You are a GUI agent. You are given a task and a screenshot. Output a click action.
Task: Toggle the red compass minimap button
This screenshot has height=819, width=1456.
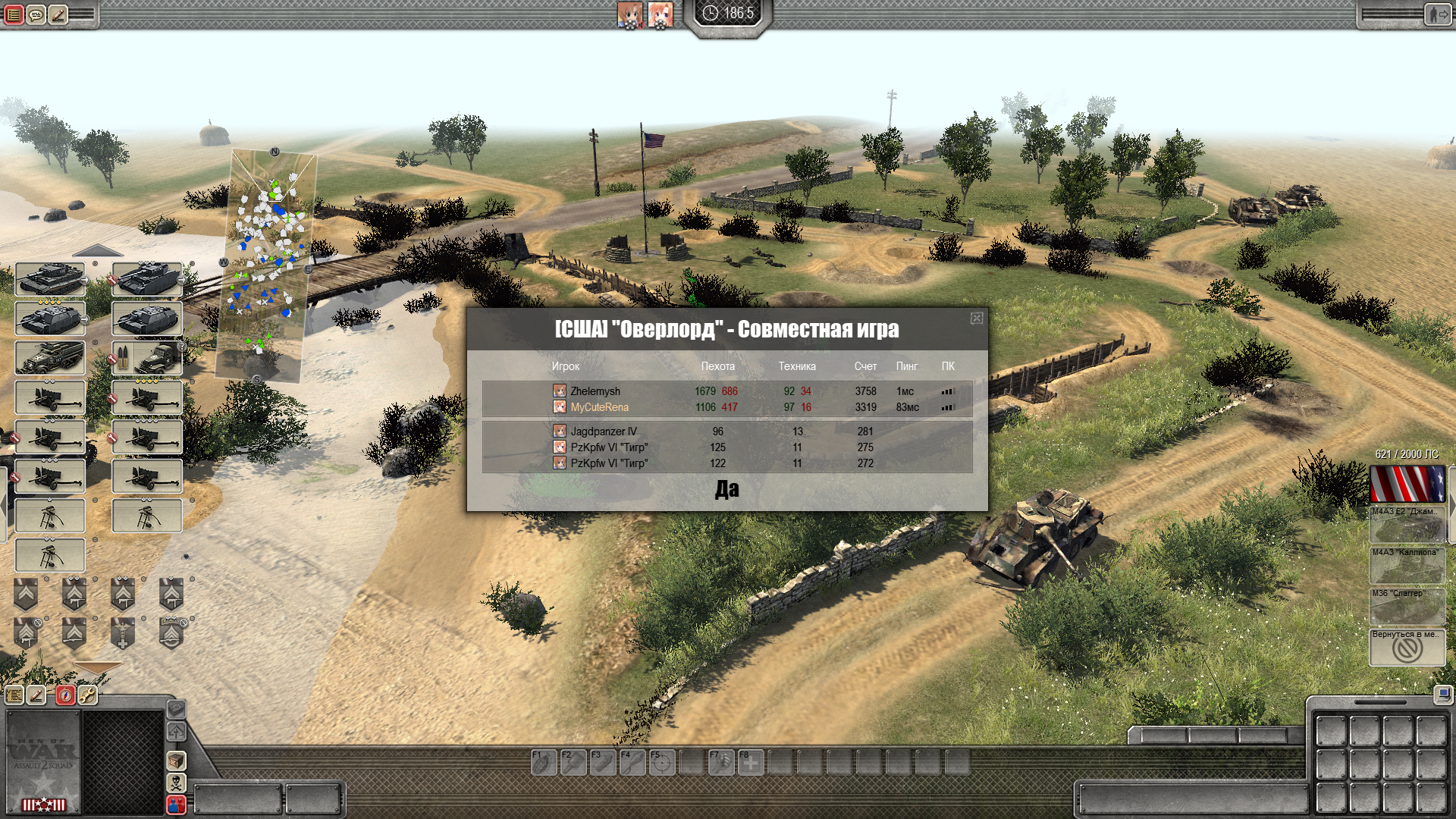[x=65, y=695]
